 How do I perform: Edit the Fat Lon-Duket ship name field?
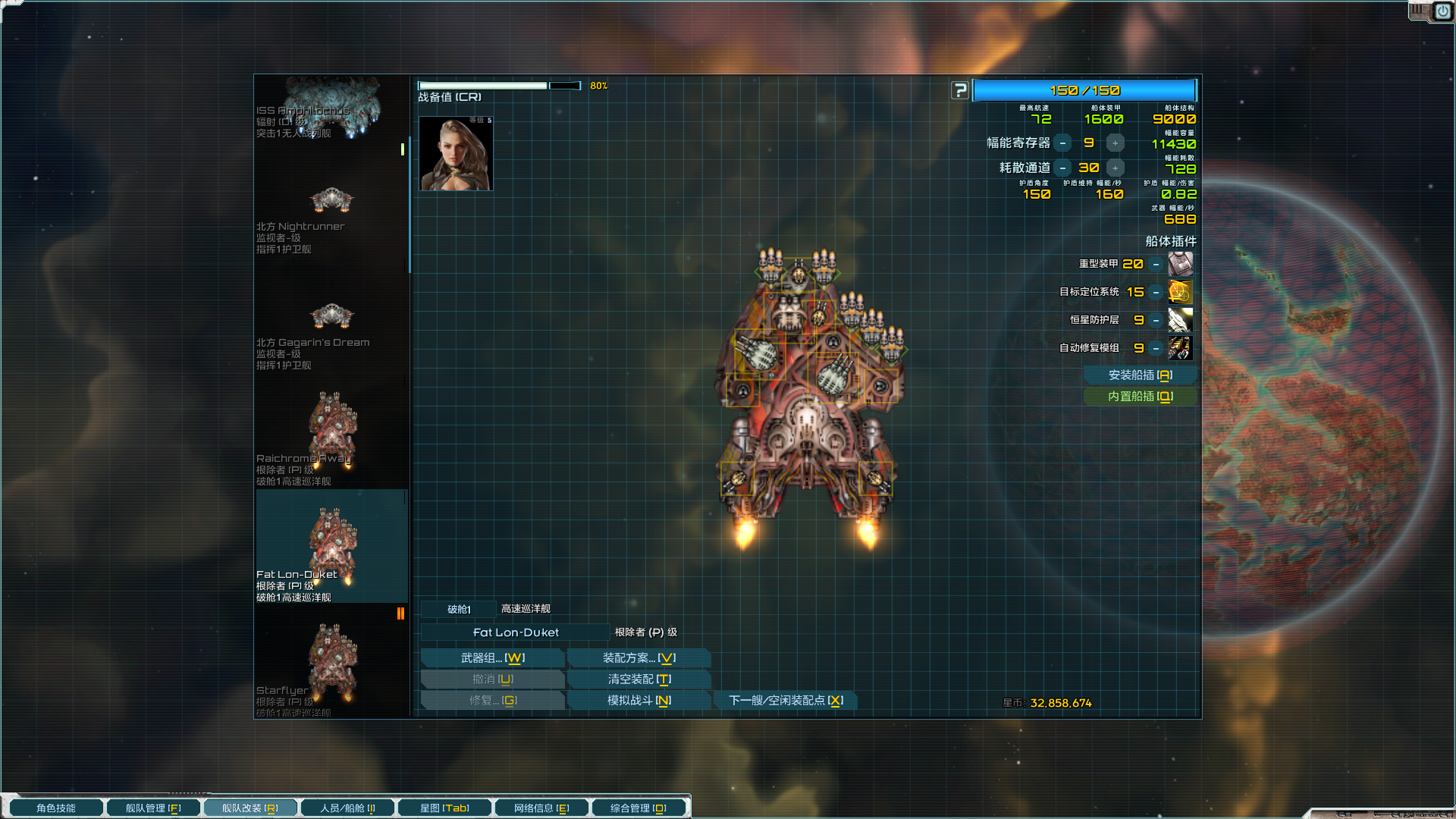pos(516,632)
